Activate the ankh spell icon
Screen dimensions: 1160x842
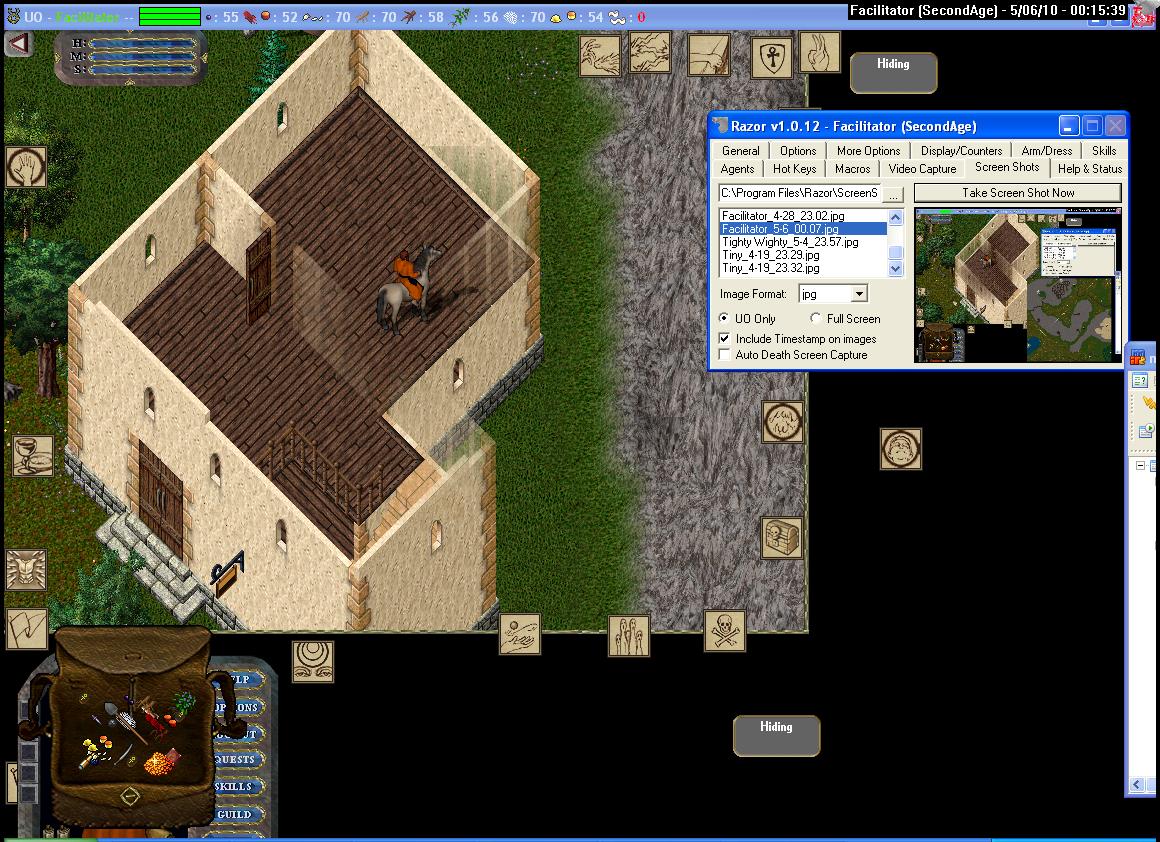pos(771,57)
